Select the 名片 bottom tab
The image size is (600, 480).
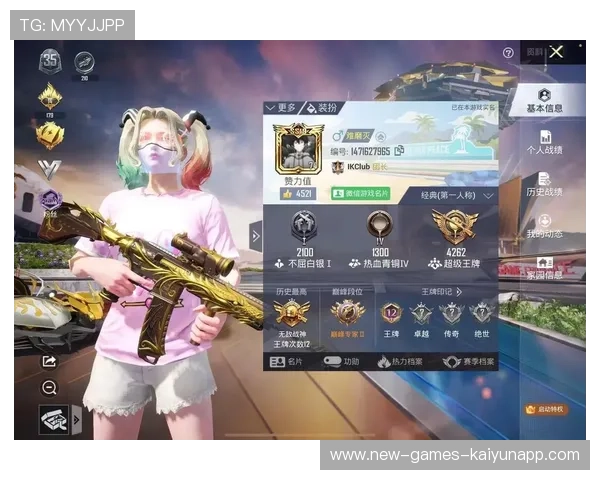[x=289, y=361]
